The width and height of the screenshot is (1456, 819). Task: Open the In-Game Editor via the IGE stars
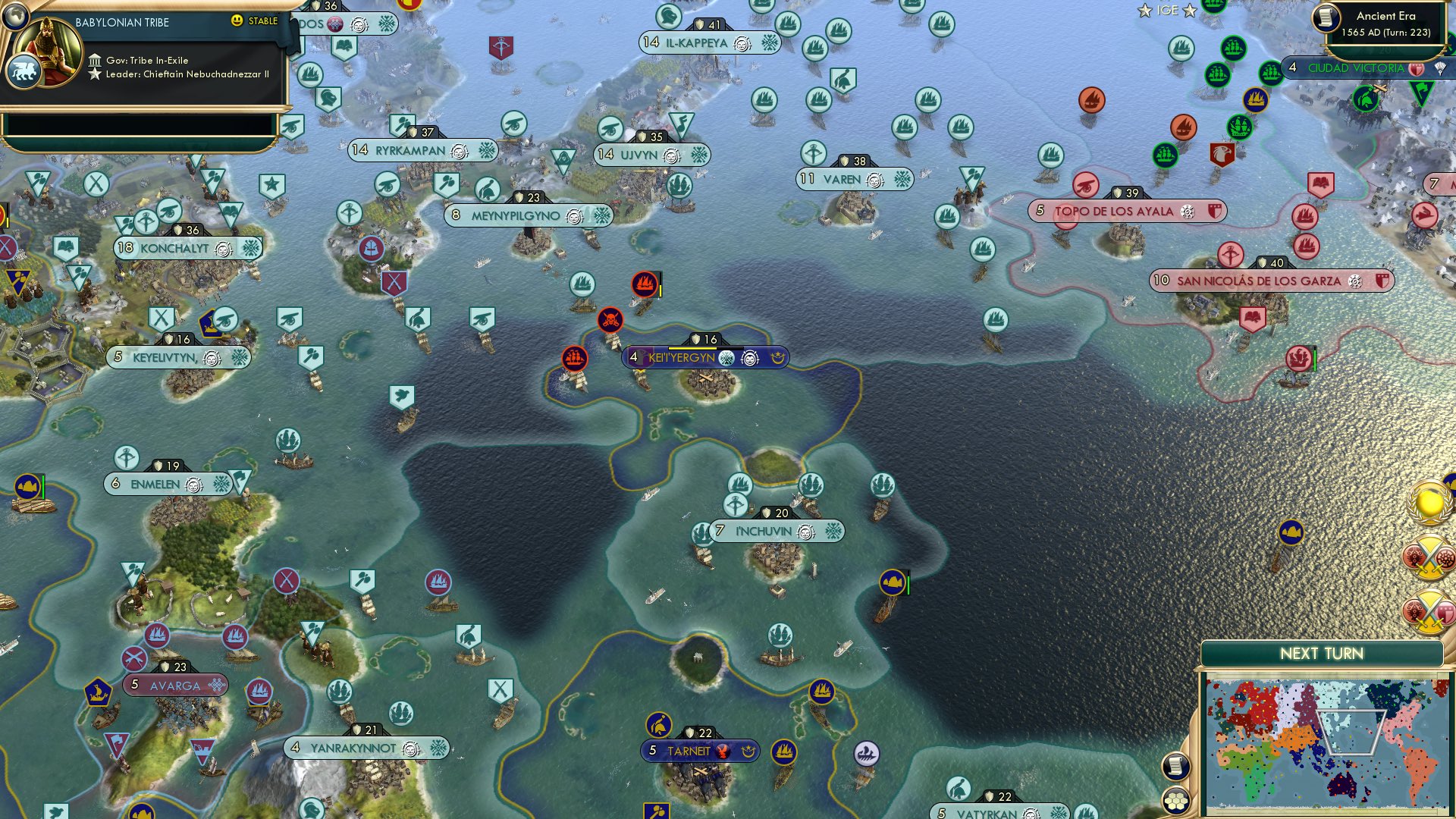1168,11
